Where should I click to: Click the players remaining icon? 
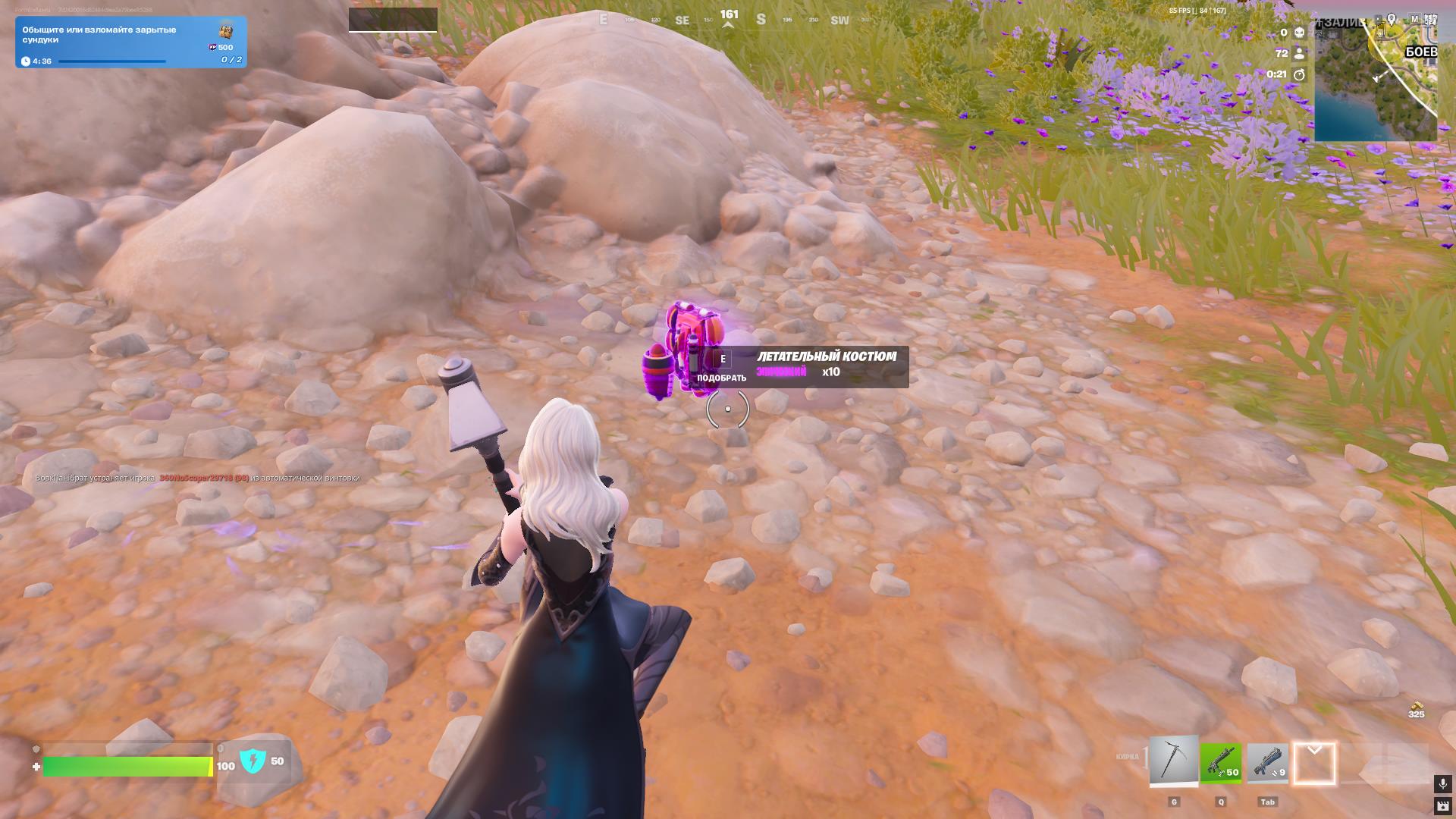(1299, 53)
